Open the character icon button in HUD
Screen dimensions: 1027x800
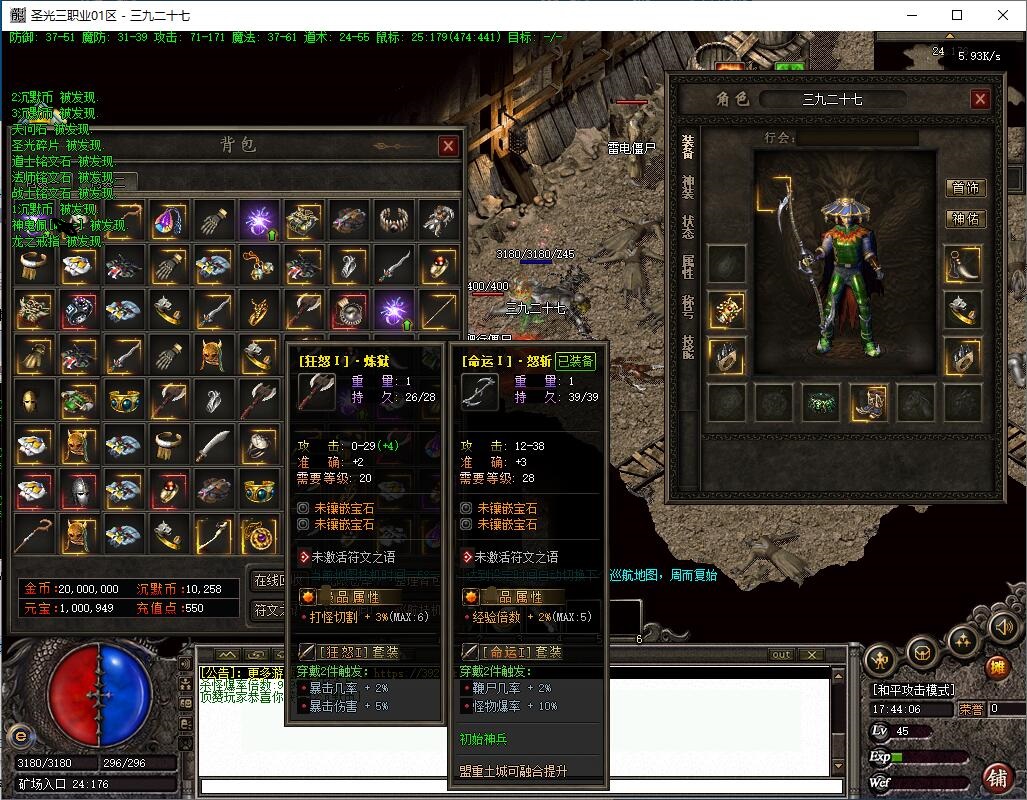(880, 659)
